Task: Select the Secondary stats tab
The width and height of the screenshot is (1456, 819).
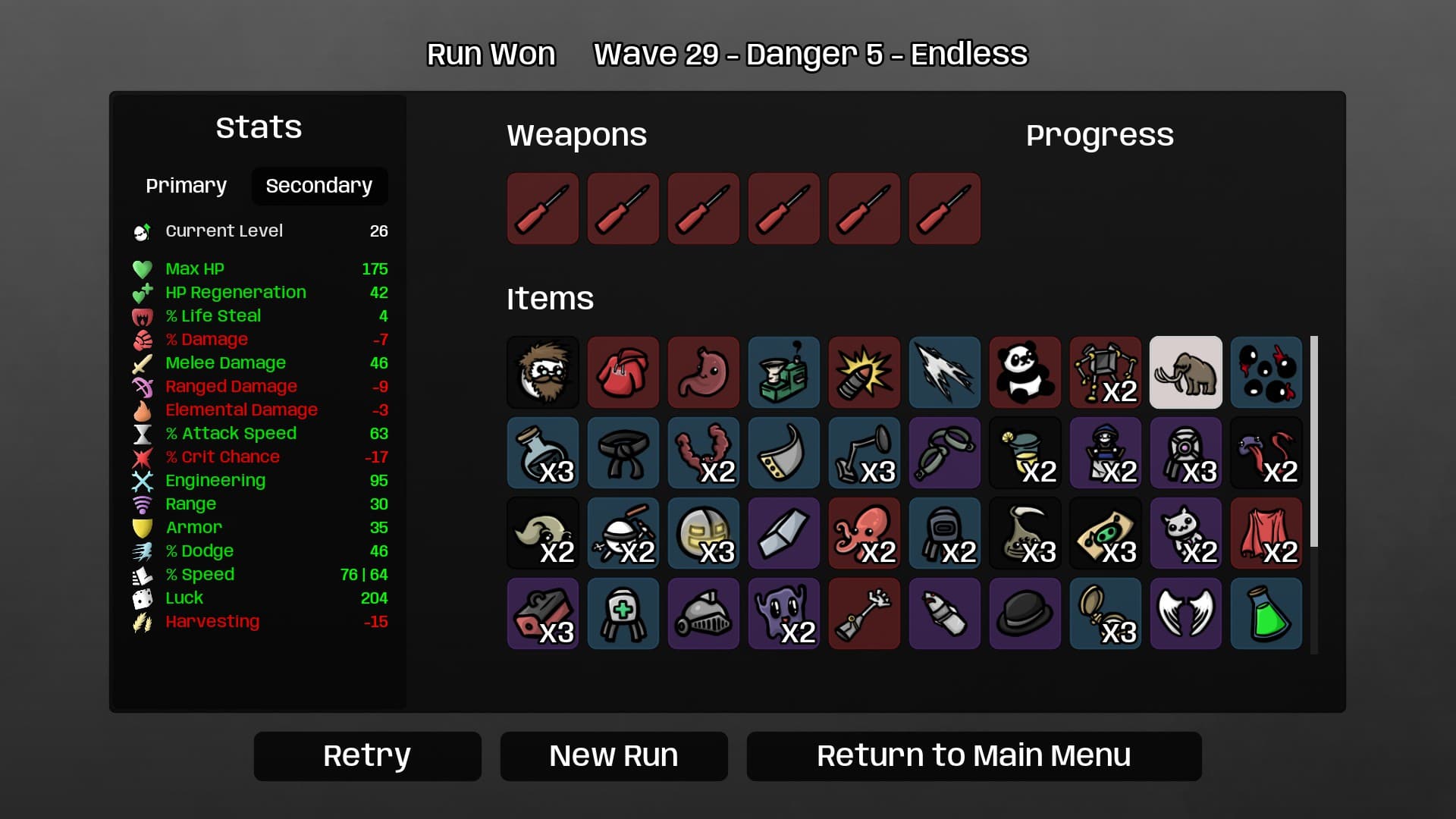Action: pos(319,186)
